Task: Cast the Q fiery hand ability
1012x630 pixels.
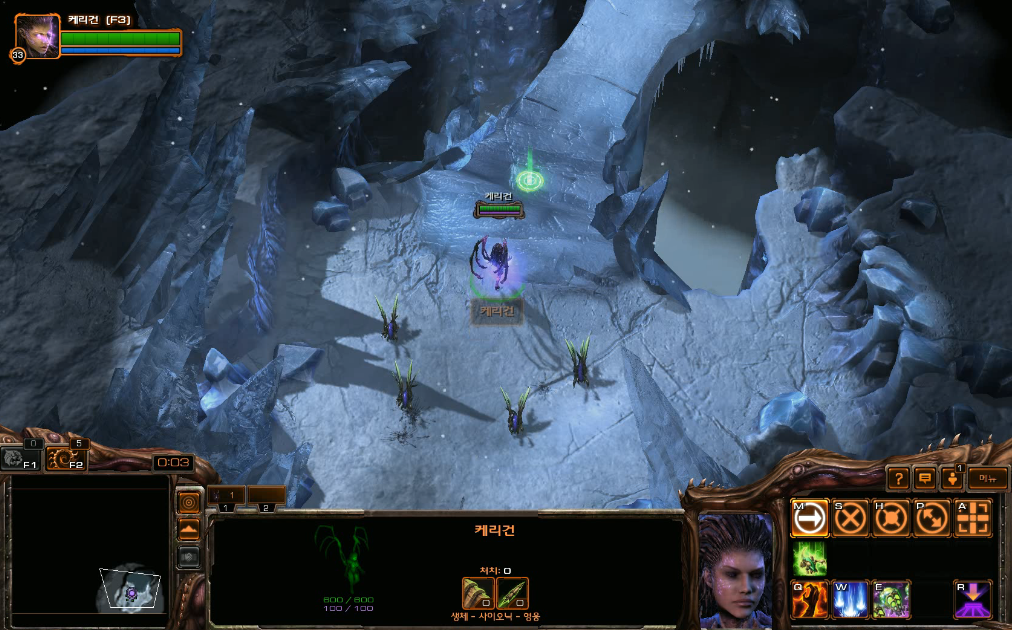Action: pyautogui.click(x=810, y=599)
